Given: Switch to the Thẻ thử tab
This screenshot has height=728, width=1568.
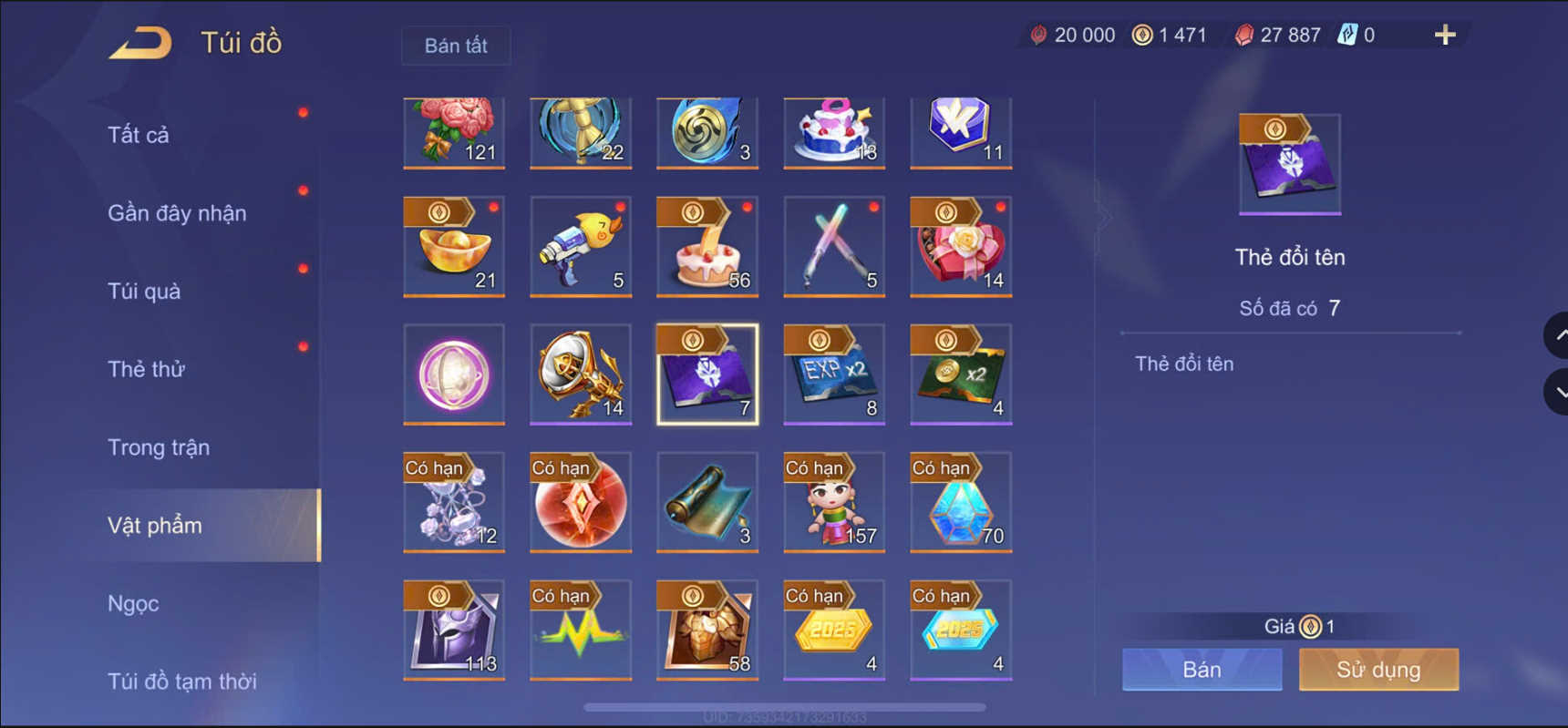Looking at the screenshot, I should click(x=146, y=368).
